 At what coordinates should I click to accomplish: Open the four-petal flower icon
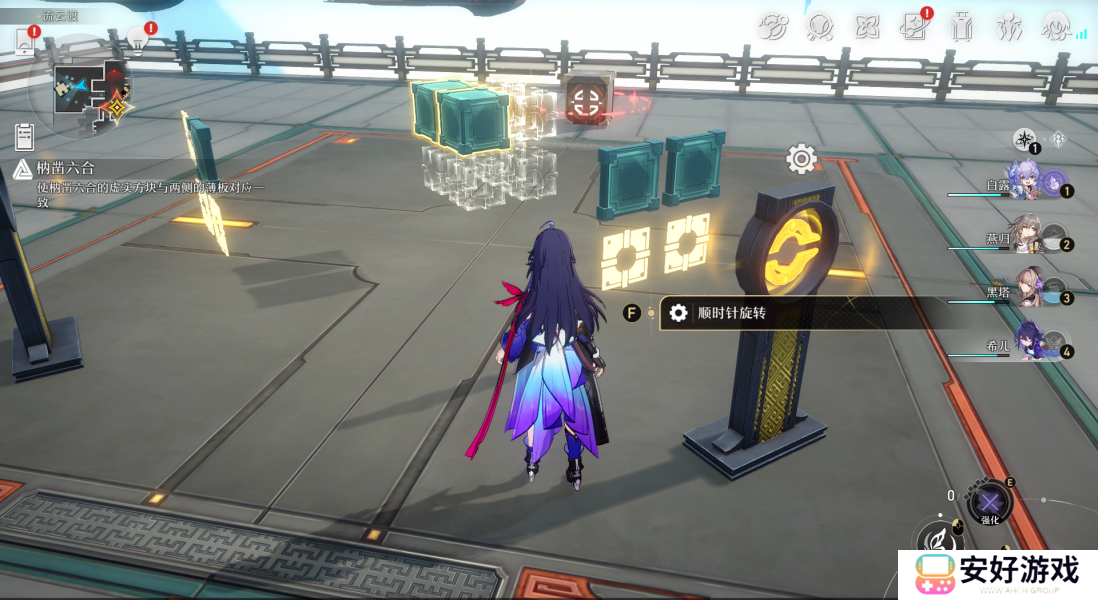867,27
